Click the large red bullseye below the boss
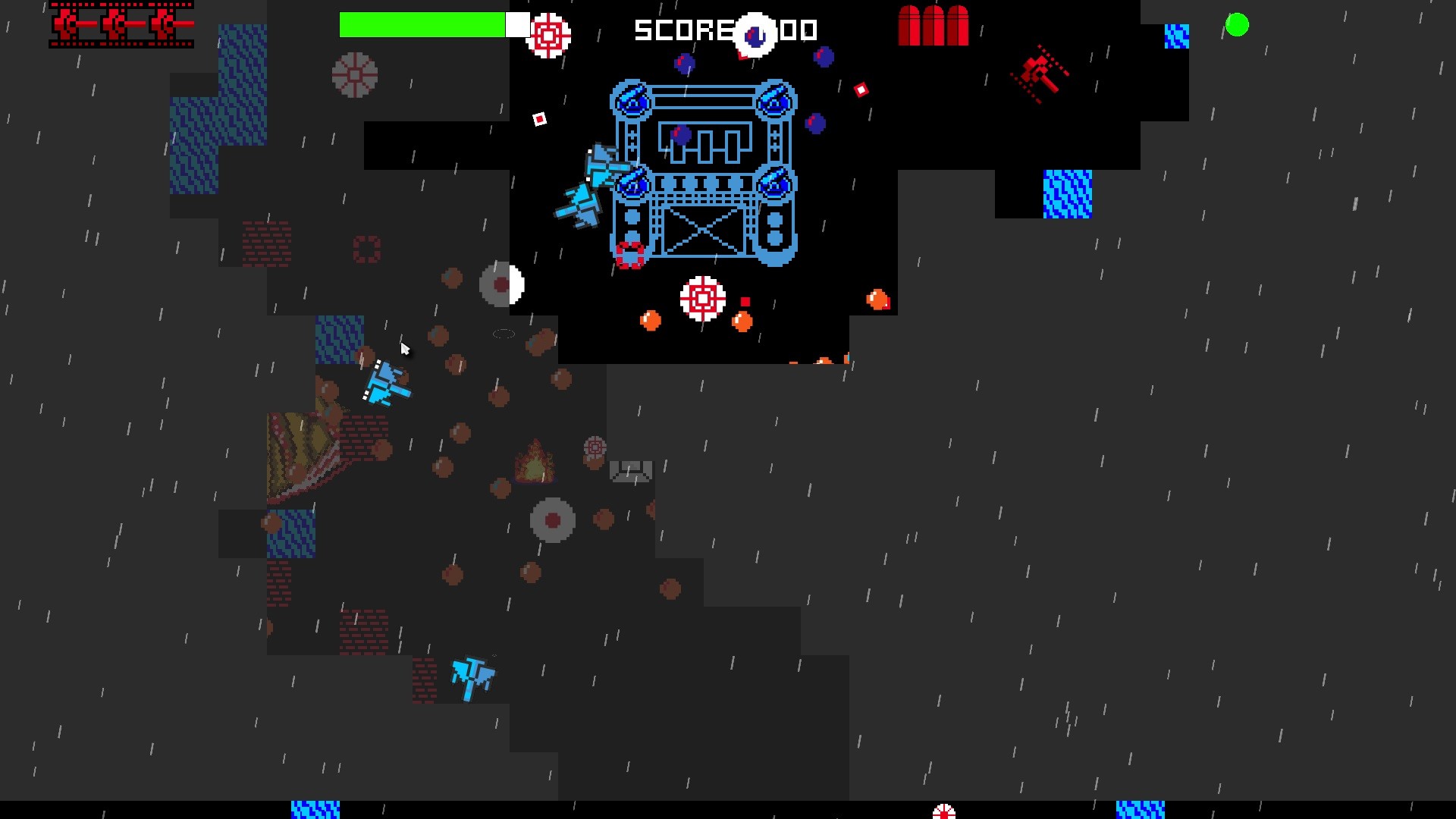The height and width of the screenshot is (819, 1456). coord(702,300)
